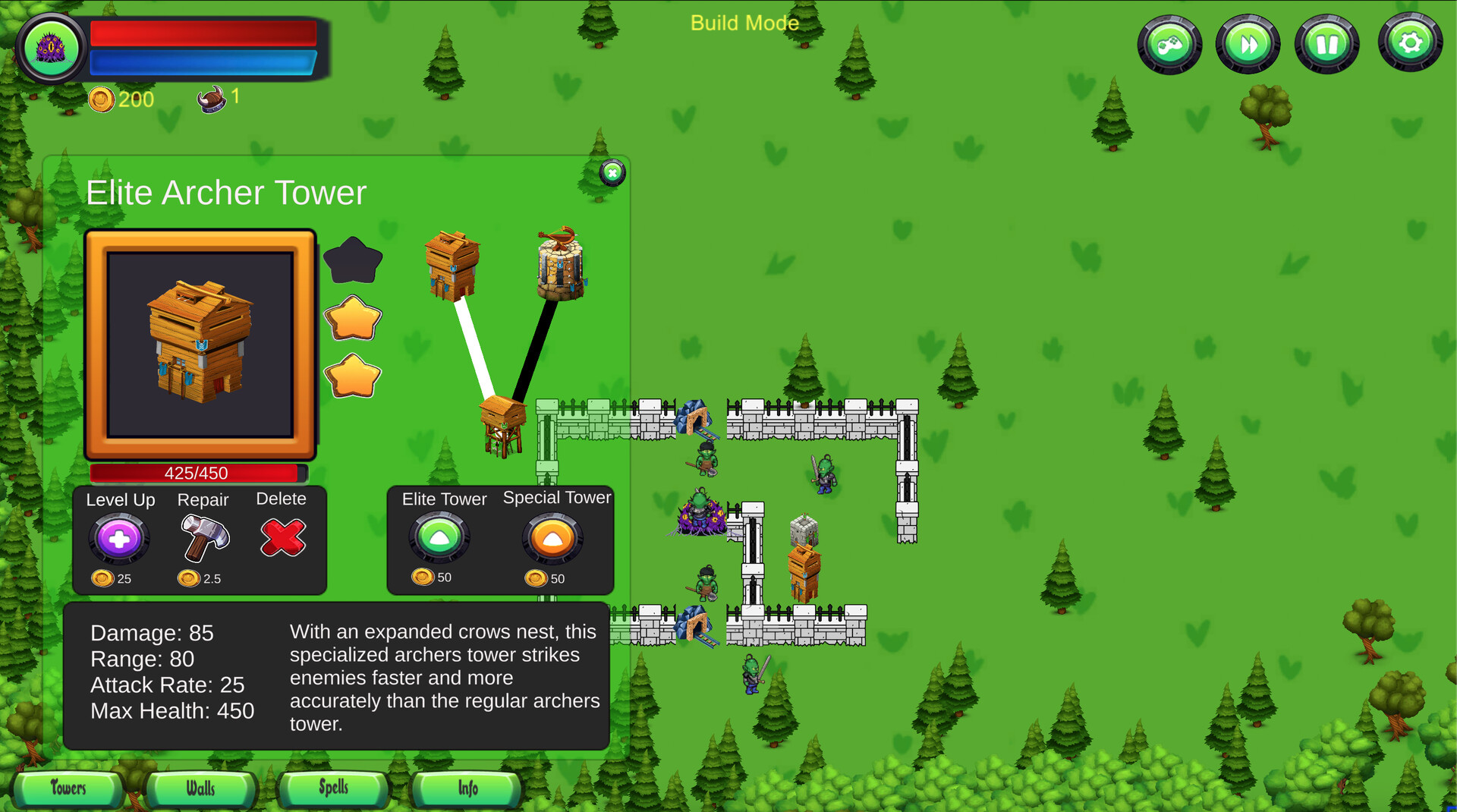Toggle the middle star upgrade indicator
This screenshot has width=1457, height=812.
(354, 317)
